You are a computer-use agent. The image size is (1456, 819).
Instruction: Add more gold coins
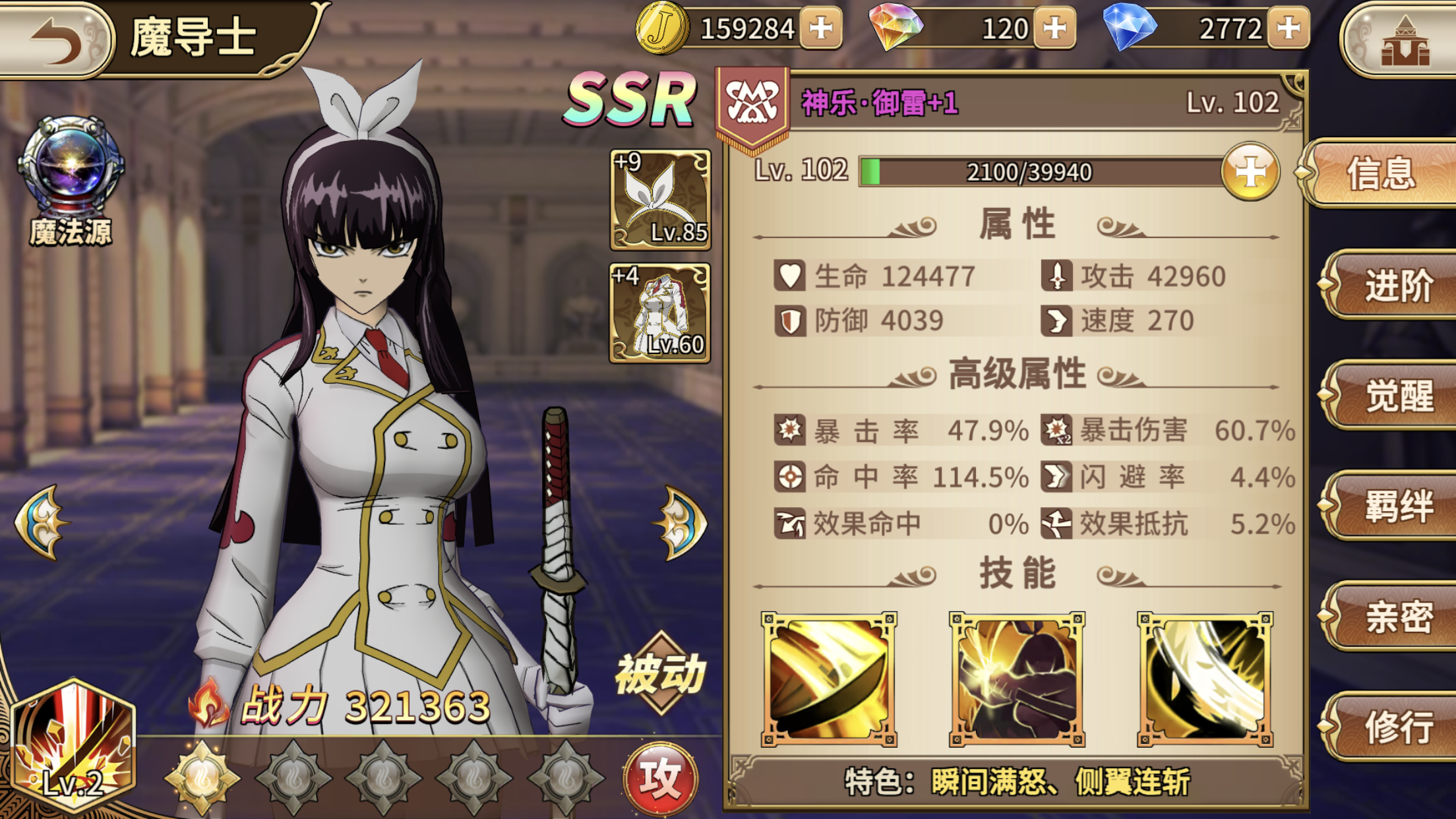[820, 28]
